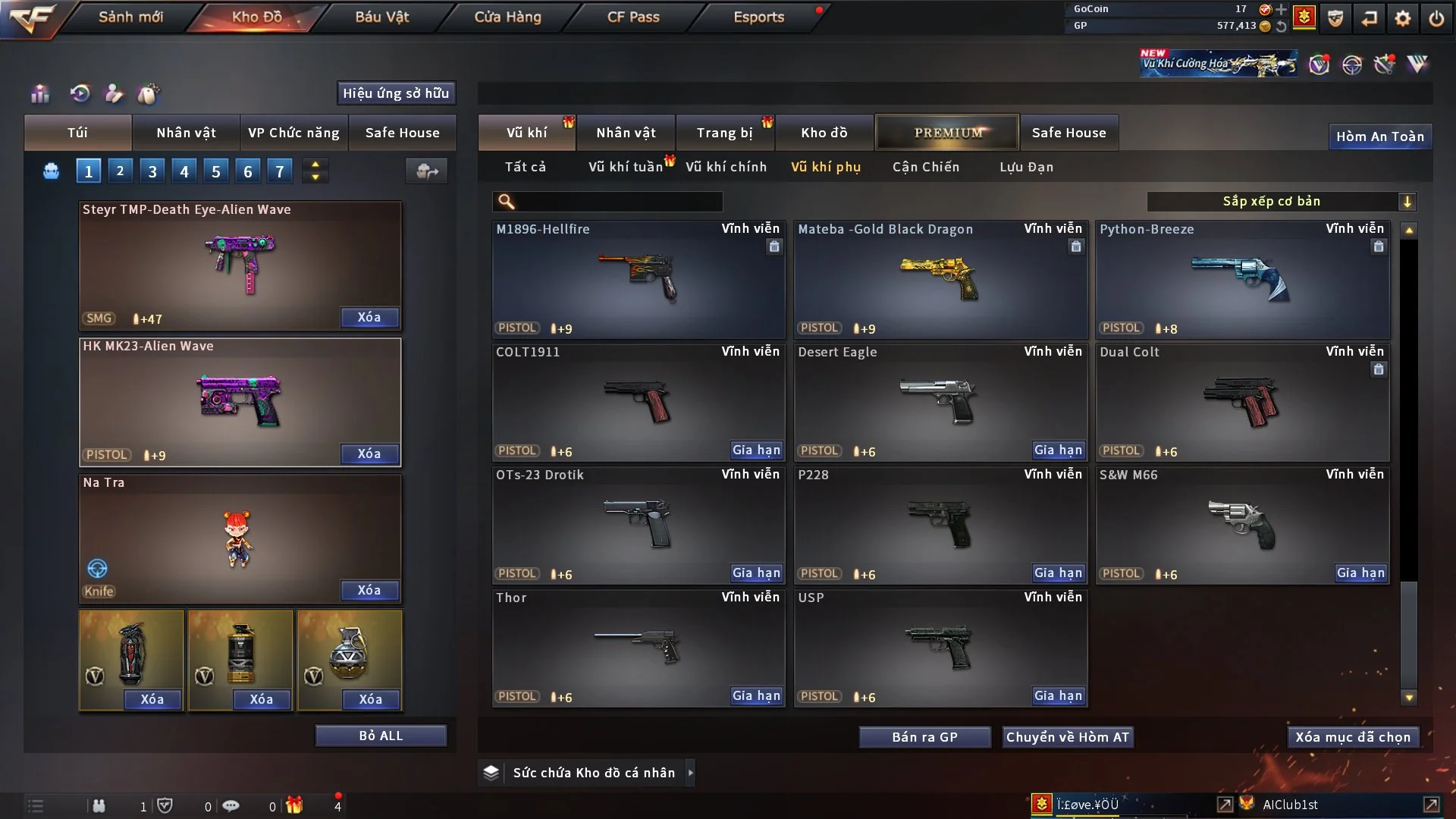Show Vũ khí chính primary weapons

click(726, 167)
